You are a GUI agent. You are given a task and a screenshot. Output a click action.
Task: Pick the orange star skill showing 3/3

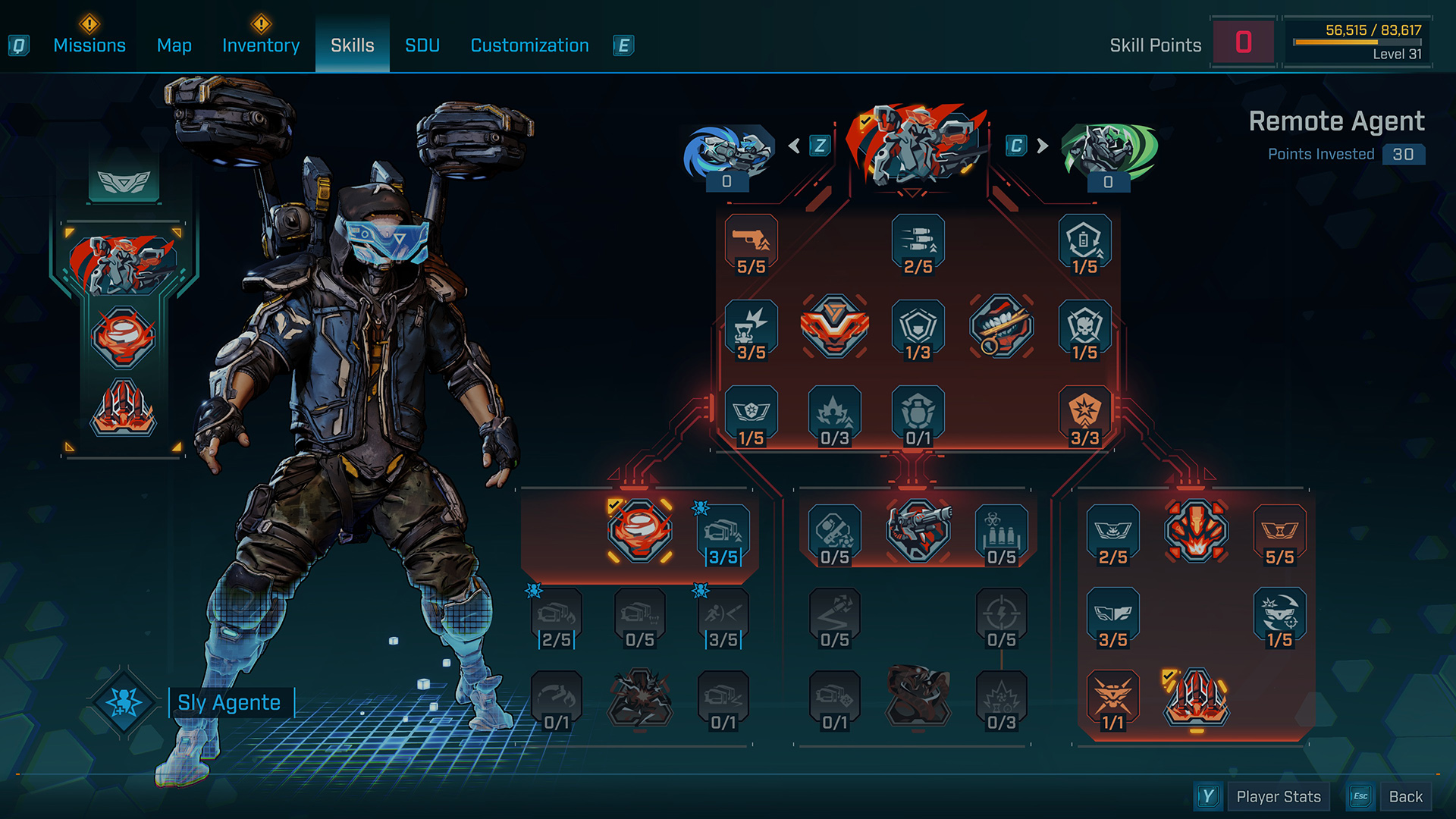click(1084, 414)
